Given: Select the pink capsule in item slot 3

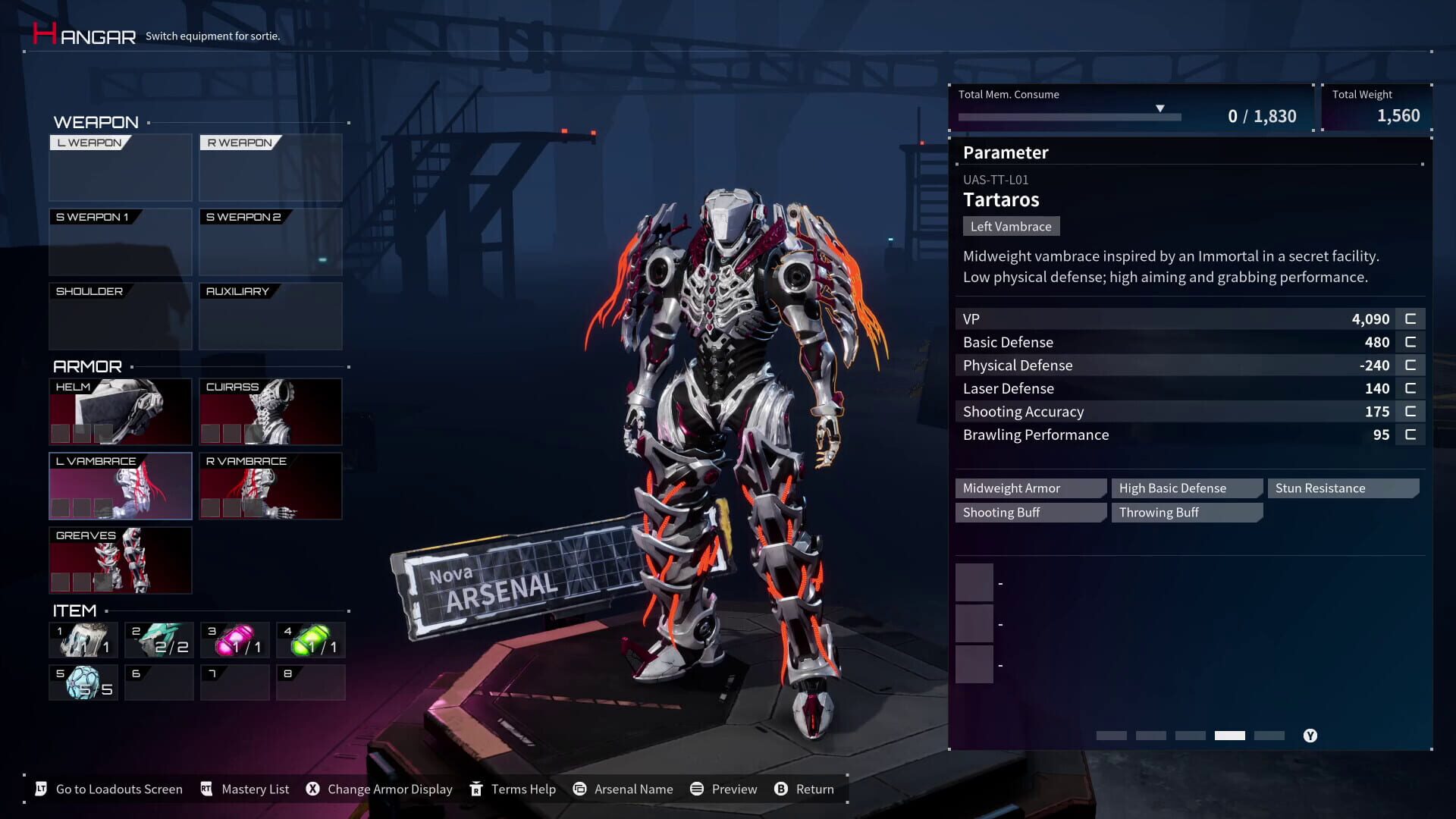Looking at the screenshot, I should (x=234, y=639).
